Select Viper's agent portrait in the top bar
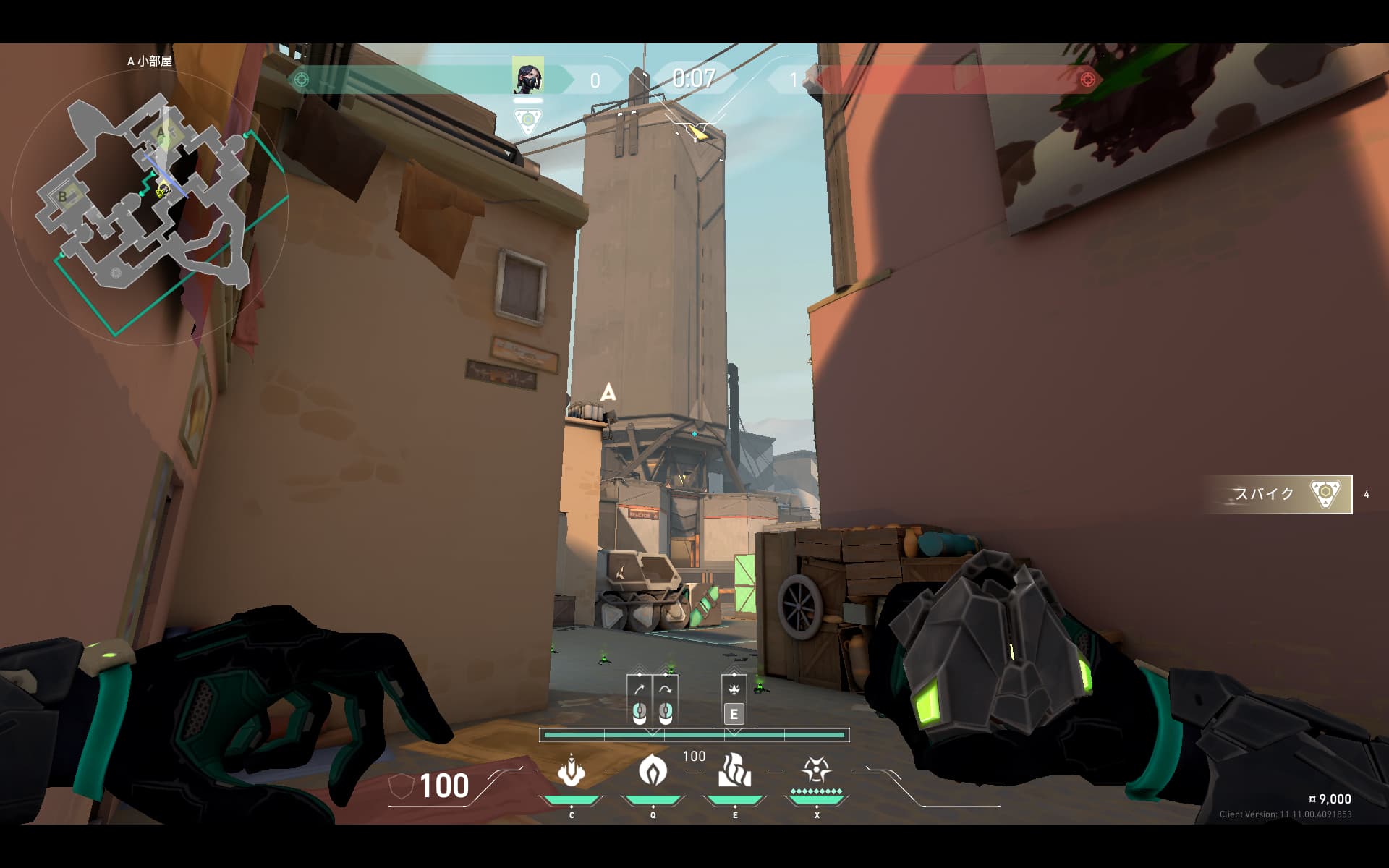Viewport: 1389px width, 868px height. (x=527, y=76)
